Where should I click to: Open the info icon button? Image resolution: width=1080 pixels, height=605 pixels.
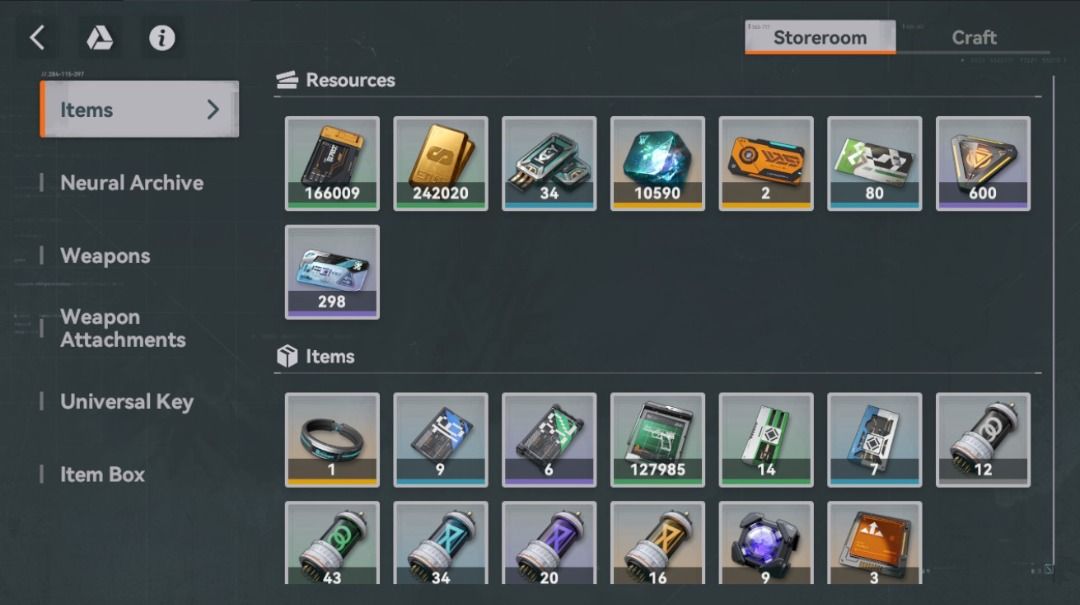[x=162, y=38]
